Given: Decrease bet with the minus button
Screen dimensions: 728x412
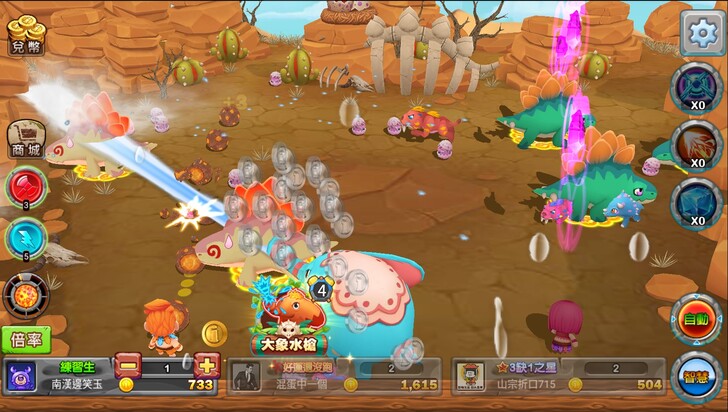Looking at the screenshot, I should pos(128,365).
